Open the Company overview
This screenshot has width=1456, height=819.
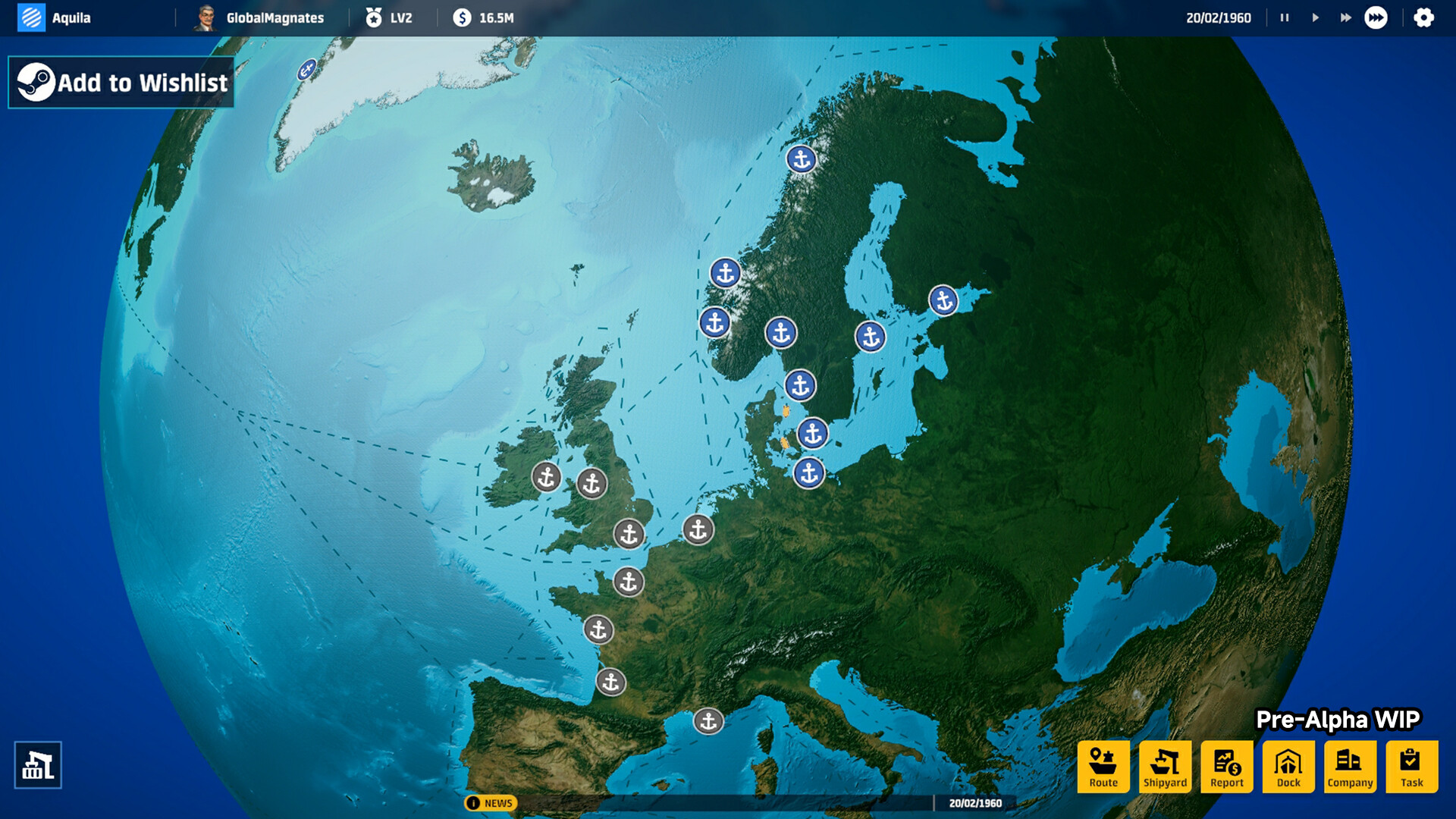(x=1350, y=766)
